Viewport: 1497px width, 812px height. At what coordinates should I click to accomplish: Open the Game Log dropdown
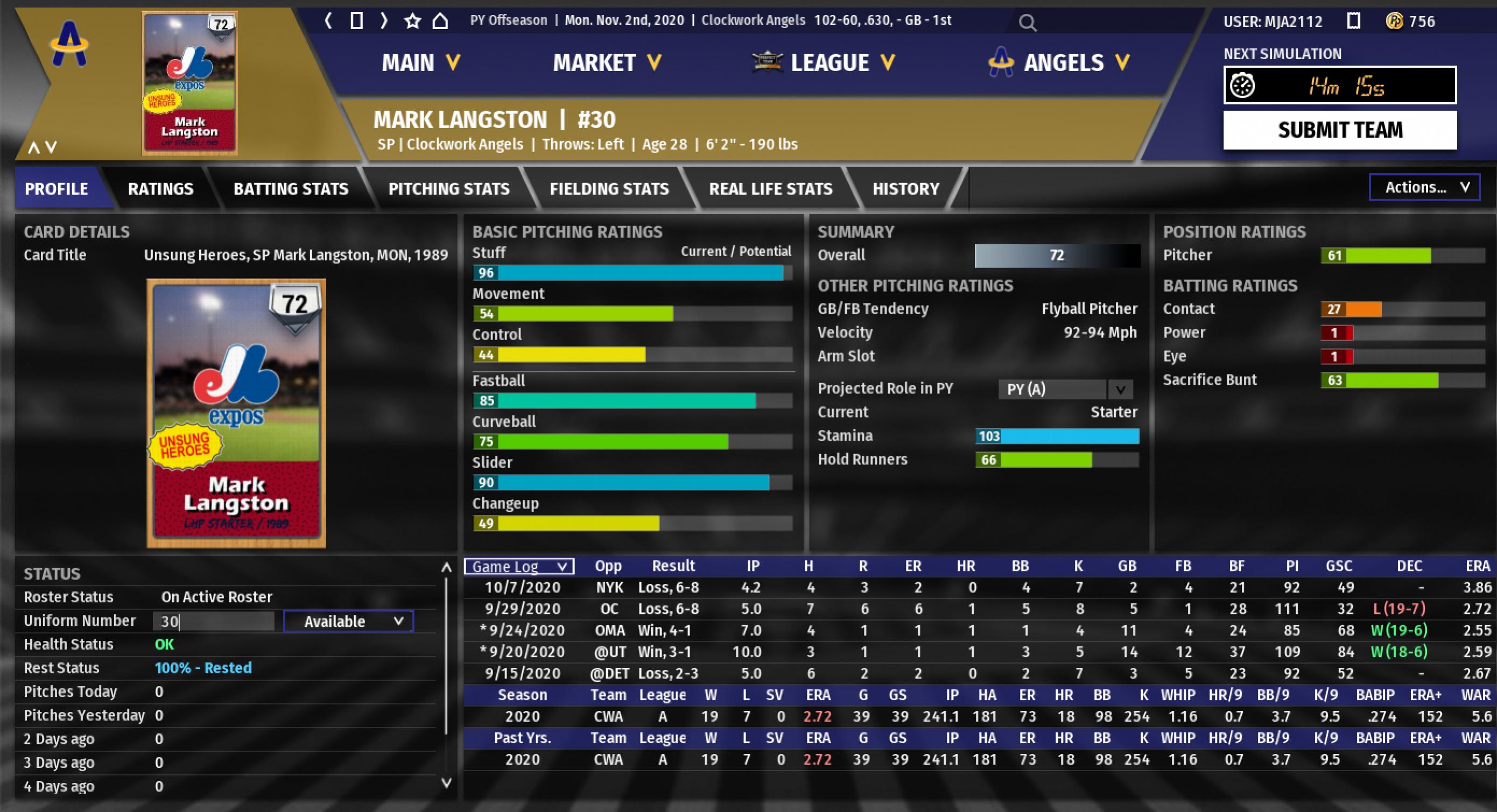(x=519, y=566)
